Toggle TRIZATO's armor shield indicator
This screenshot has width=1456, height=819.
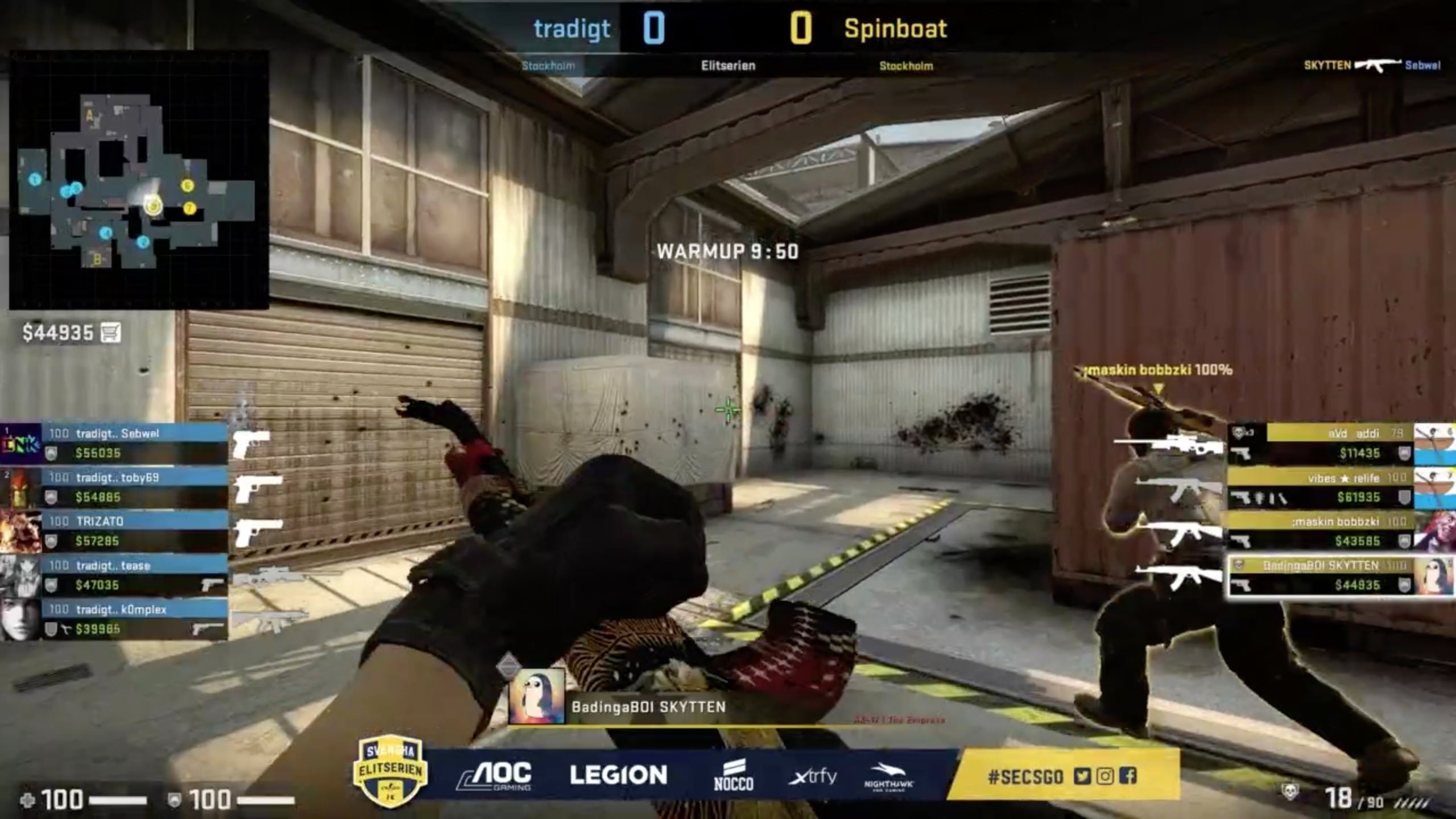(x=51, y=540)
